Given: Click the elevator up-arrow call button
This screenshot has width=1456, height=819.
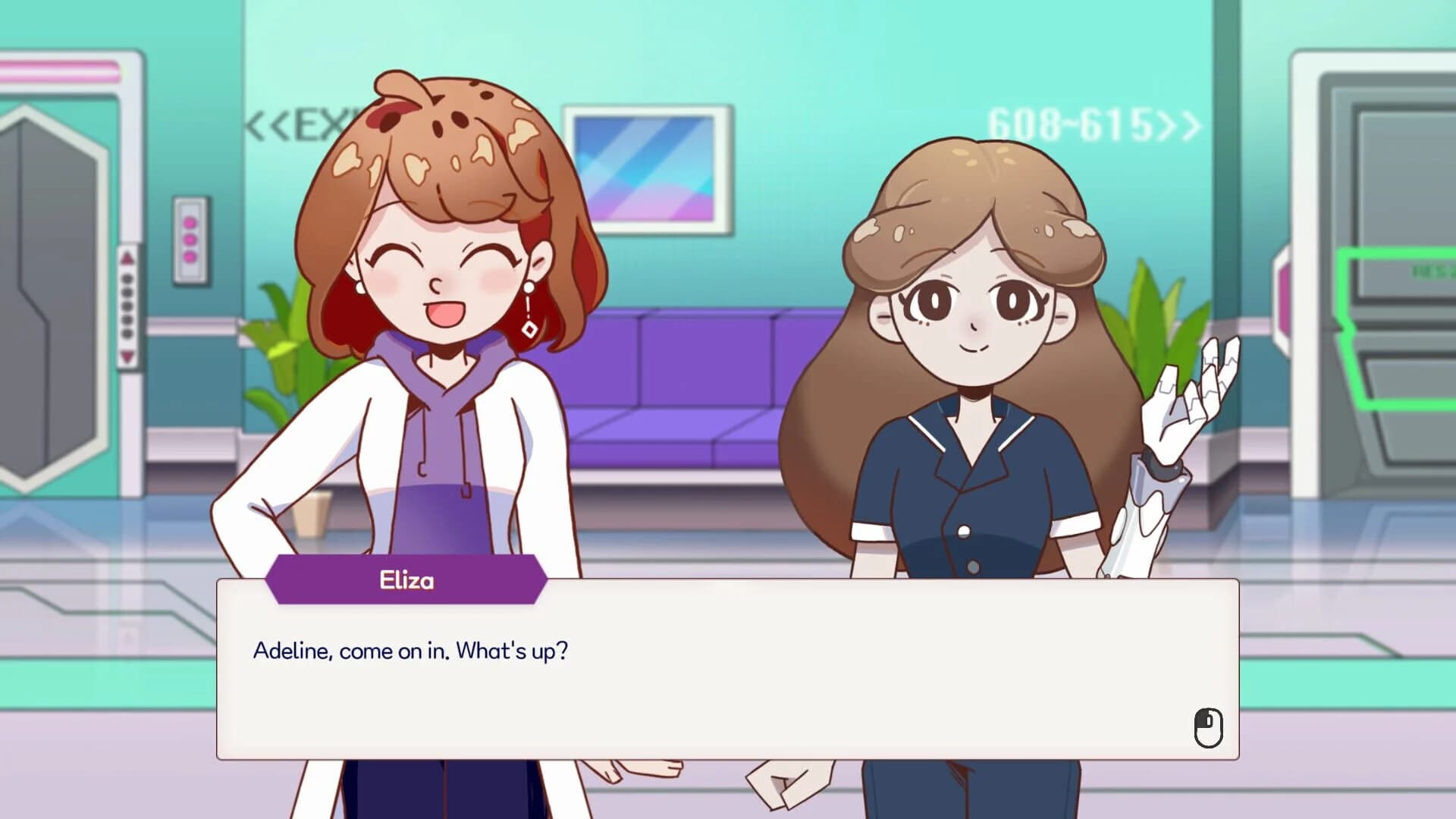Looking at the screenshot, I should coord(127,257).
